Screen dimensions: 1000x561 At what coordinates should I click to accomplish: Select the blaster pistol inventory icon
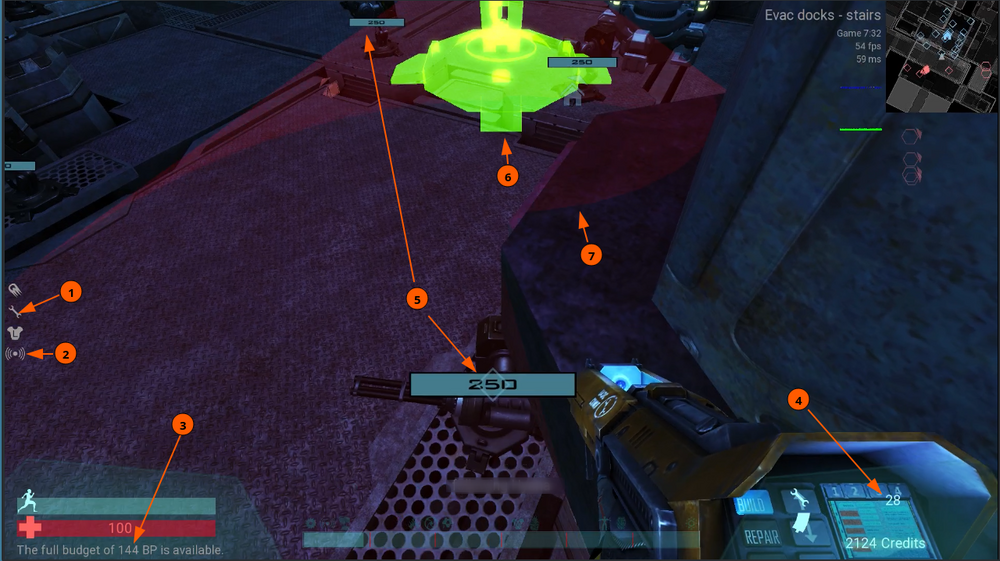click(15, 290)
